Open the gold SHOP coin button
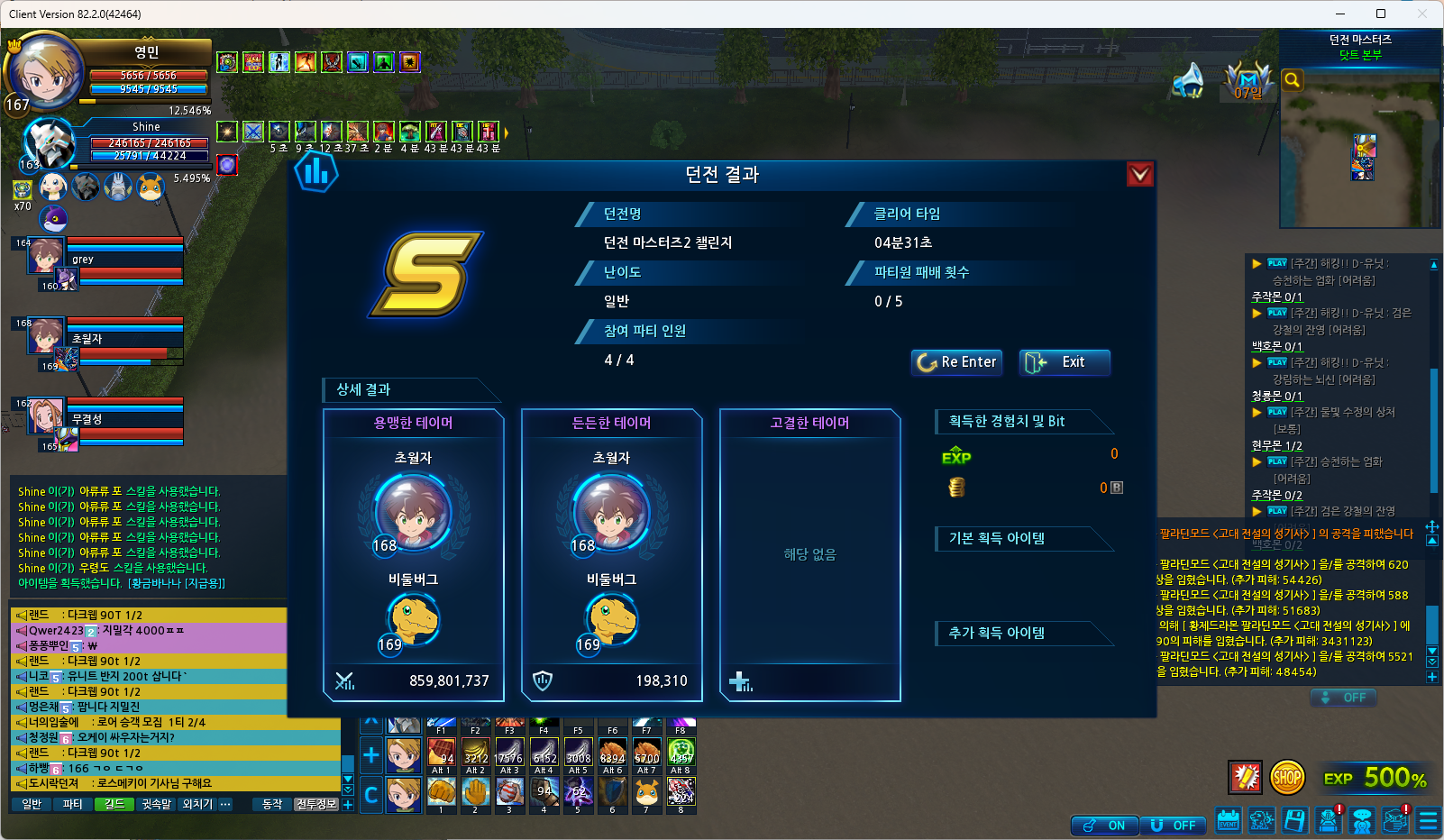The width and height of the screenshot is (1444, 840). [1287, 777]
